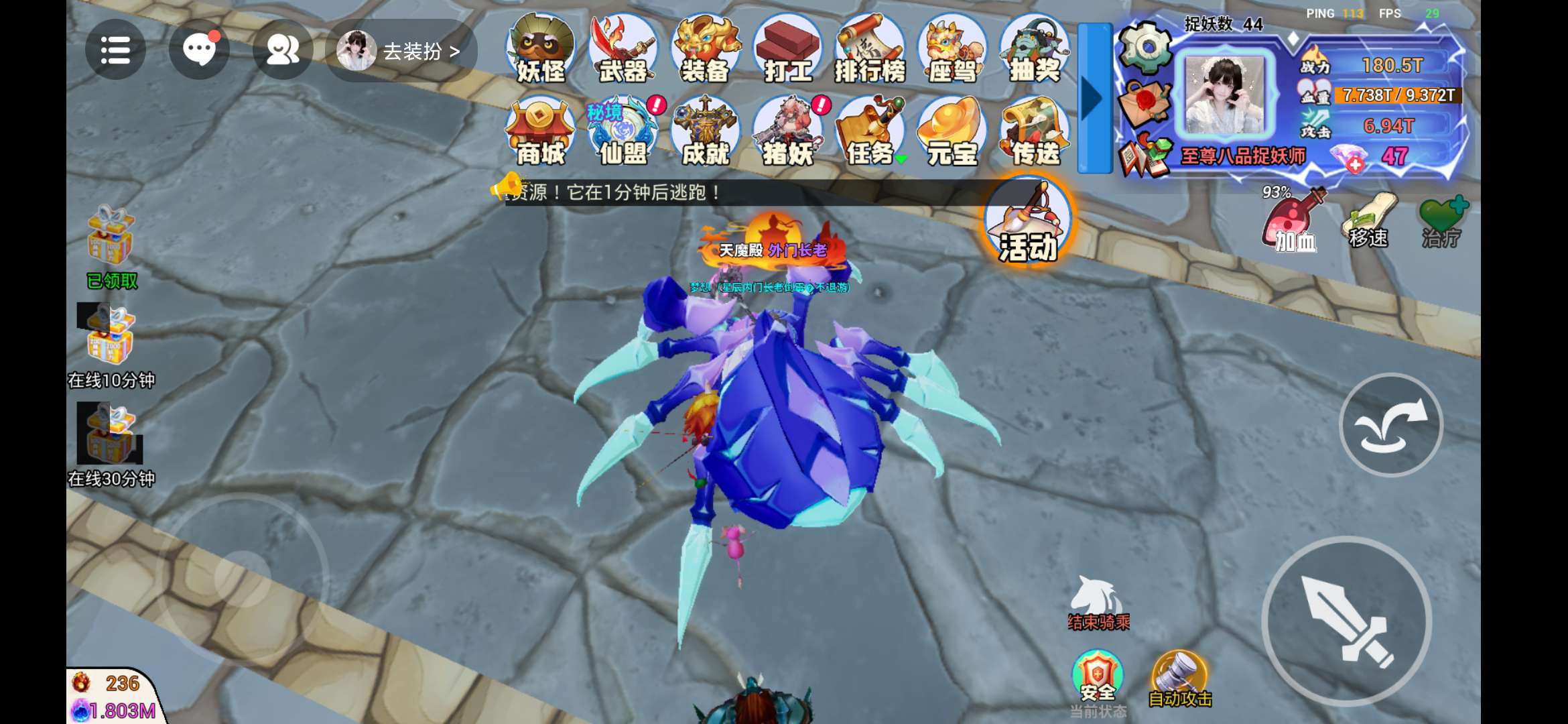Tap the 去装扮 dress-up button

coord(402,51)
